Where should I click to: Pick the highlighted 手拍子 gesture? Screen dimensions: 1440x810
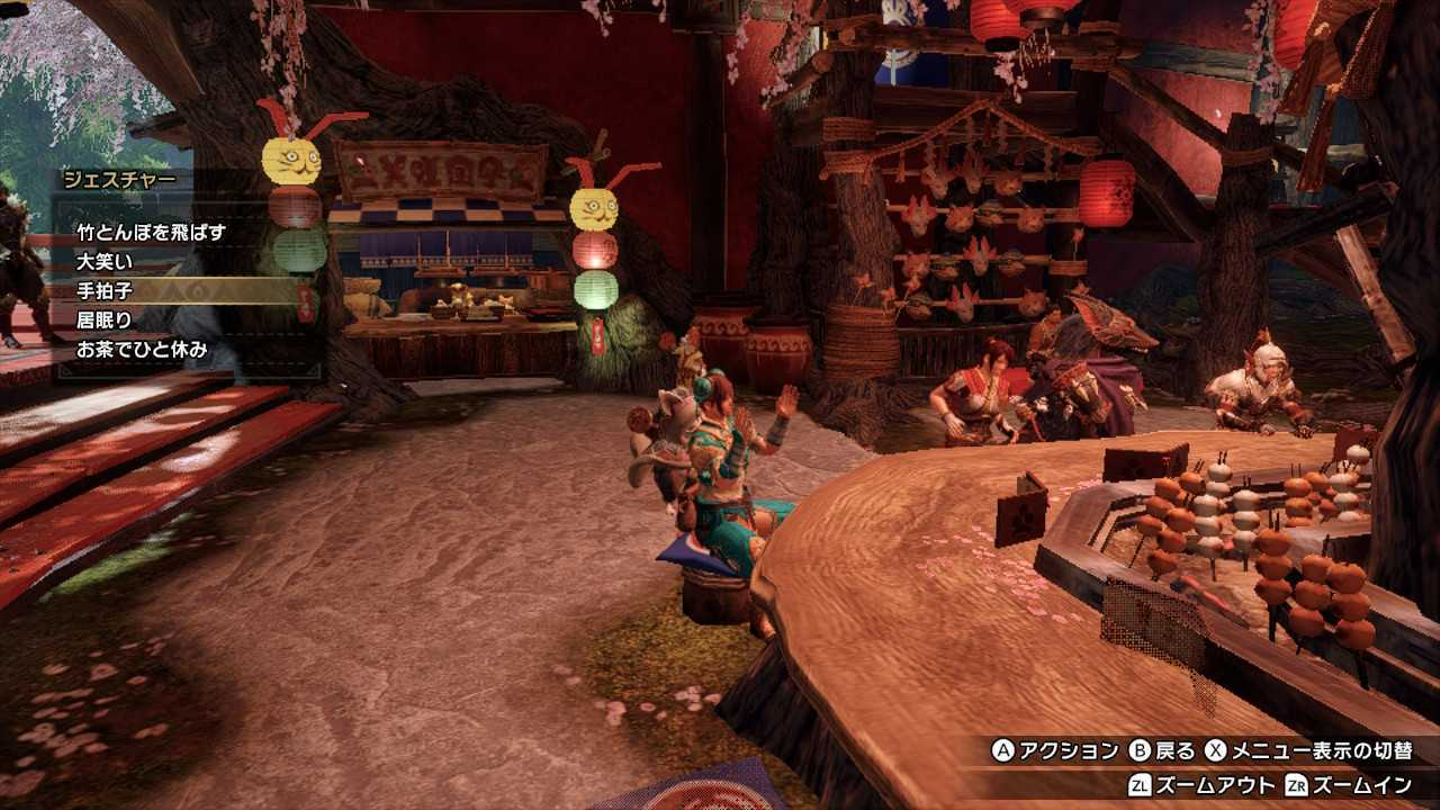pos(106,291)
